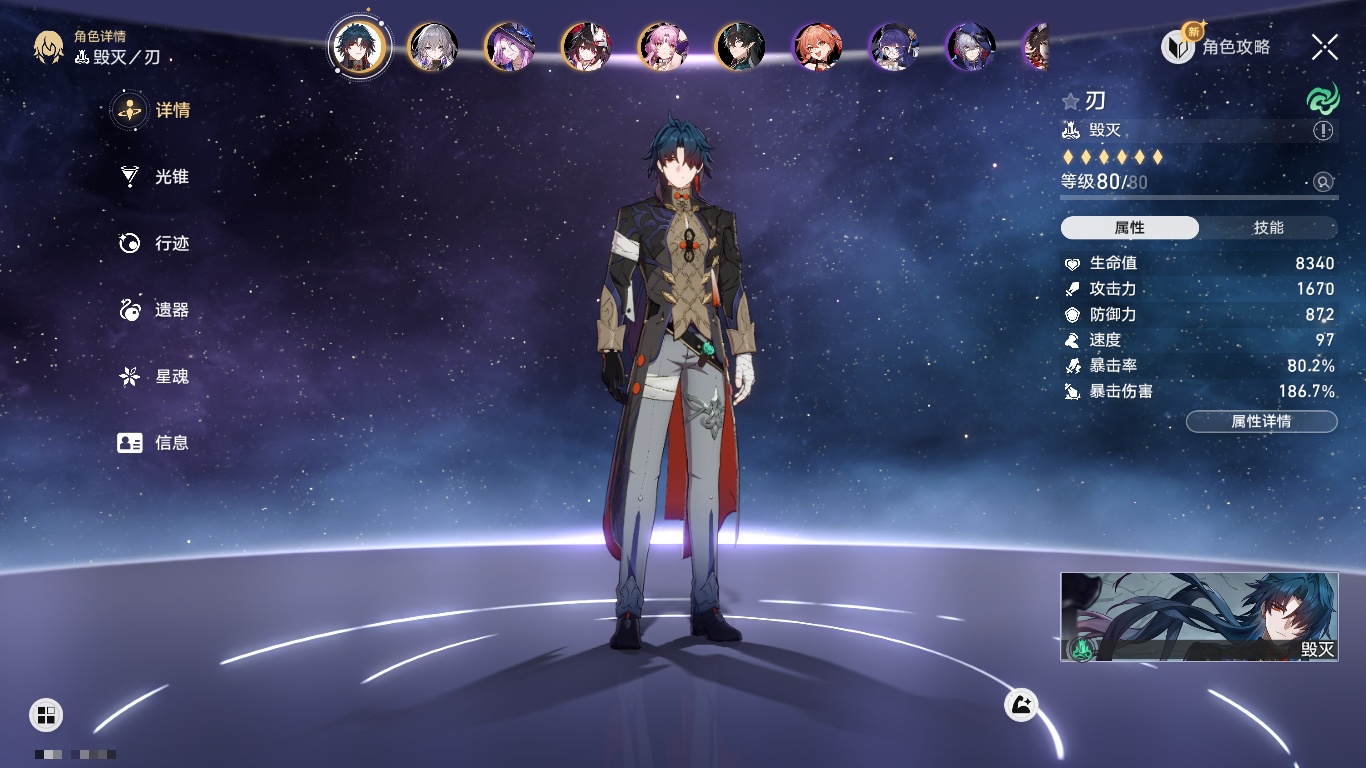Close the character details screen
The image size is (1366, 768).
point(1325,47)
